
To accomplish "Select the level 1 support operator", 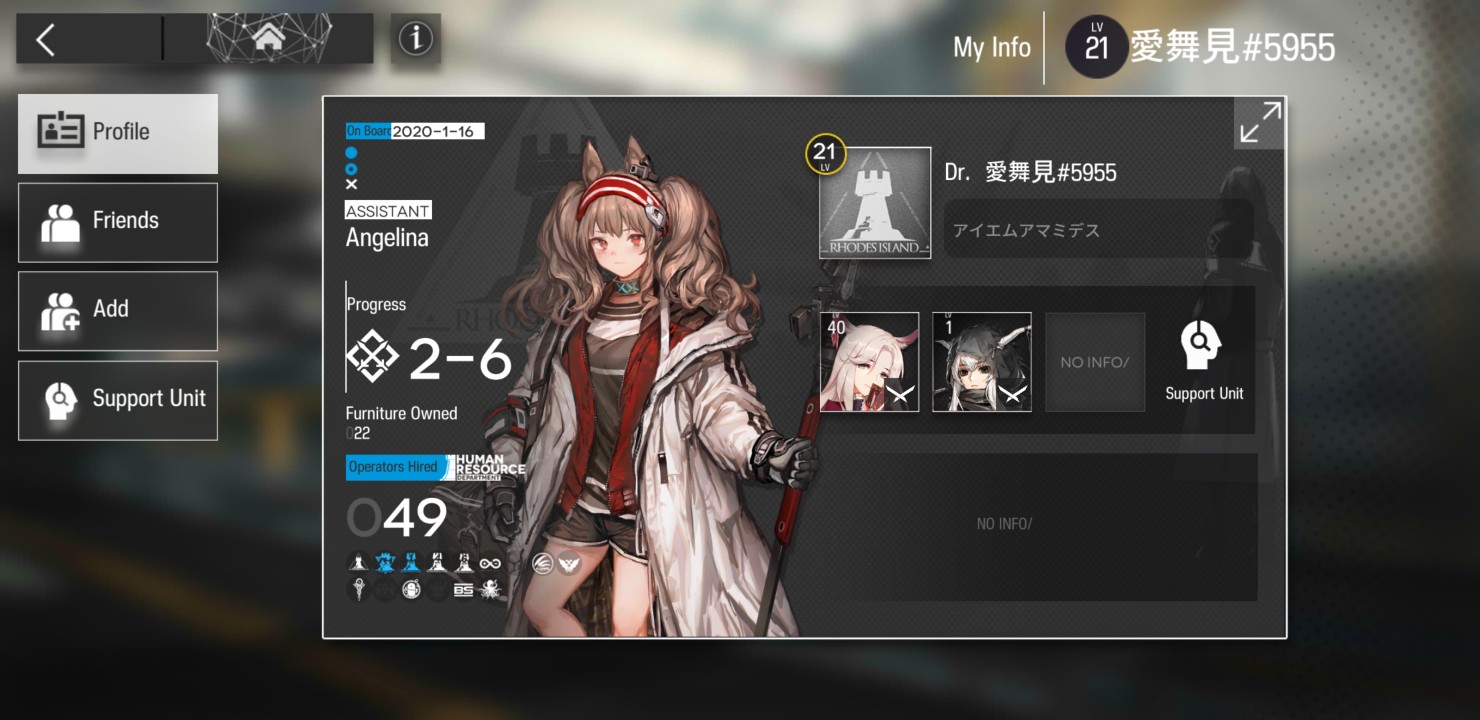I will 982,362.
